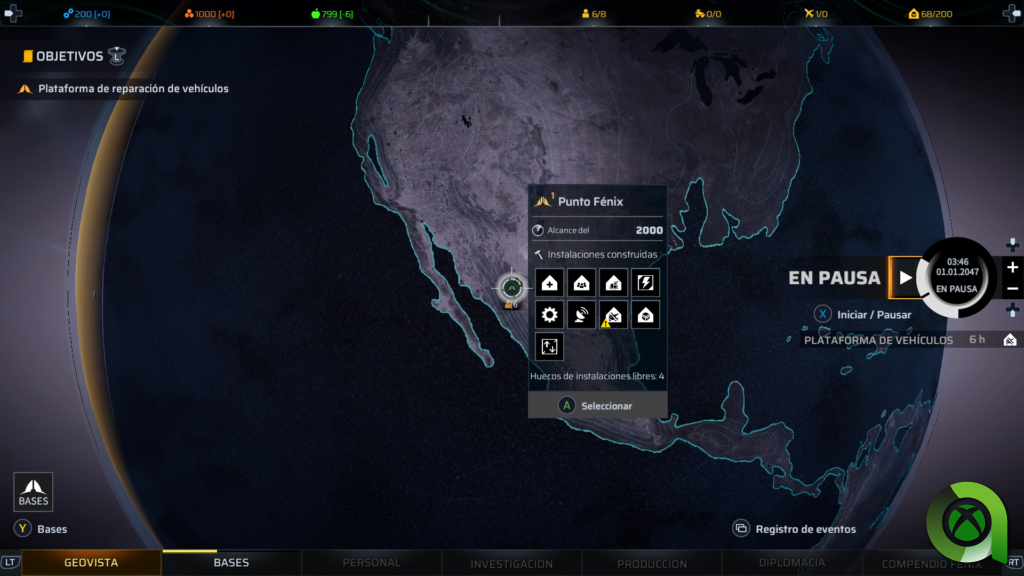The width and height of the screenshot is (1024, 576).
Task: Switch to the Geovista tab
Action: (x=91, y=563)
